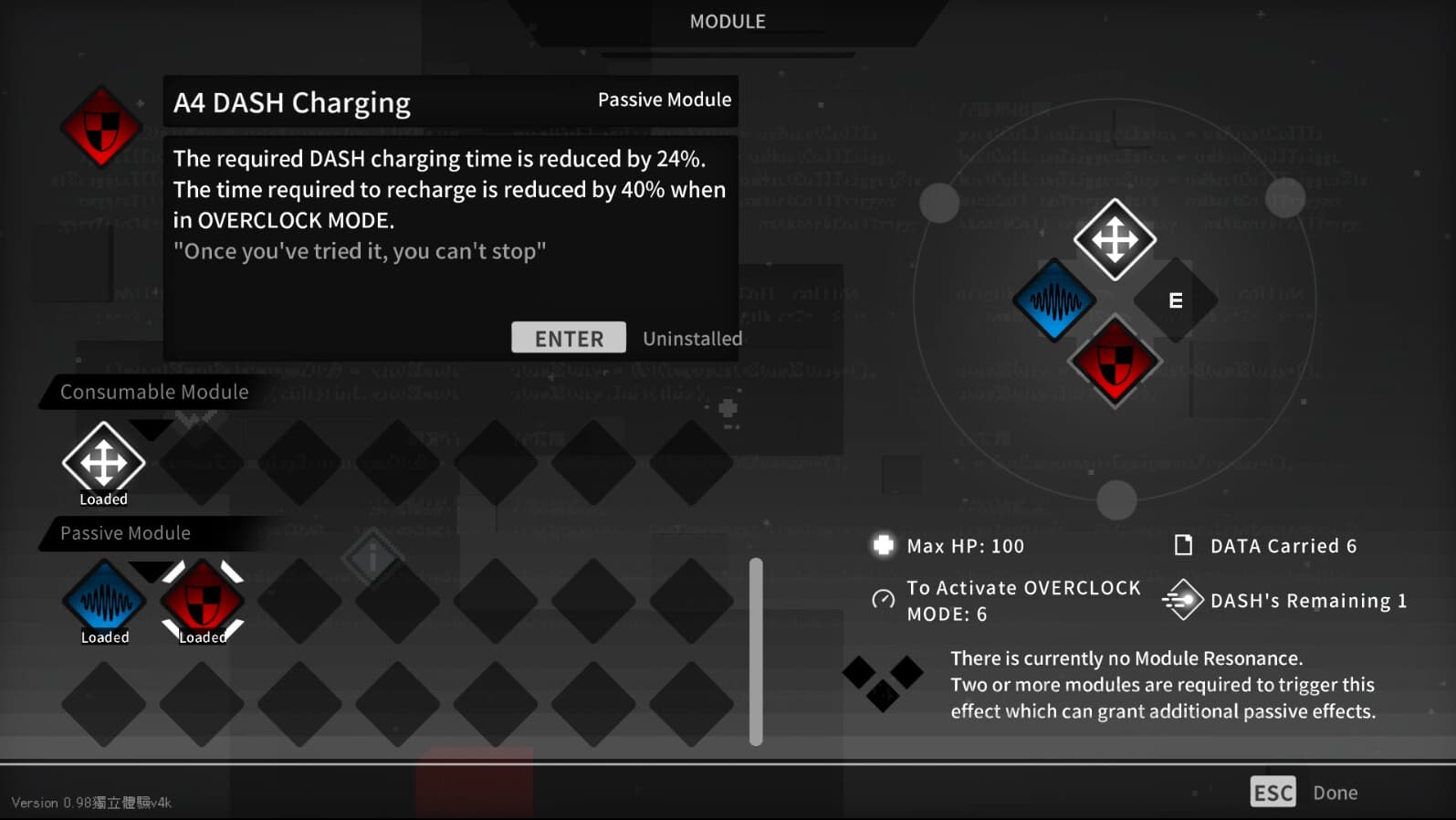The height and width of the screenshot is (820, 1456).
Task: Select the blue waveform passive module
Action: click(103, 601)
